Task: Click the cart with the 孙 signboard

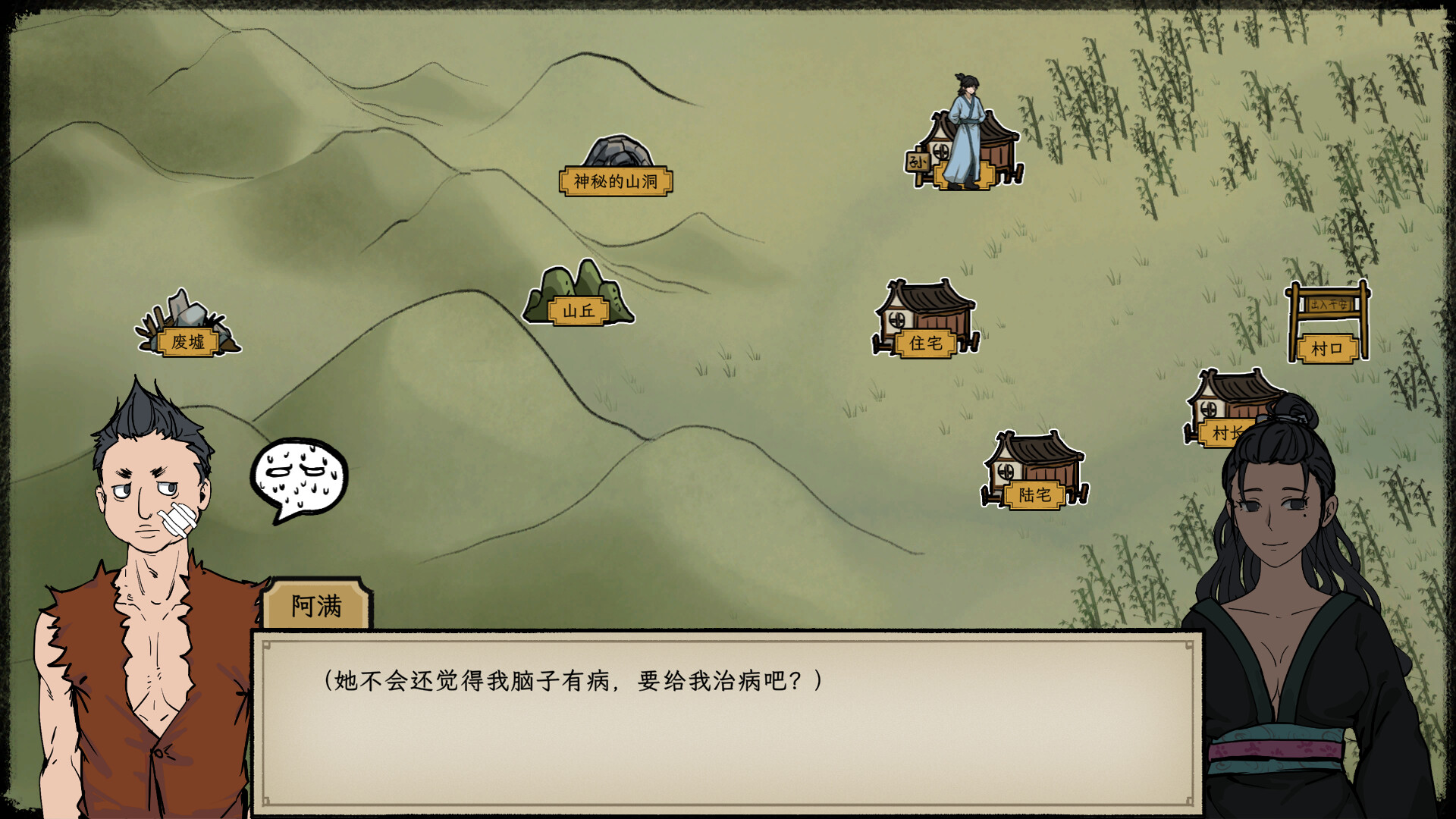Action: (917, 162)
